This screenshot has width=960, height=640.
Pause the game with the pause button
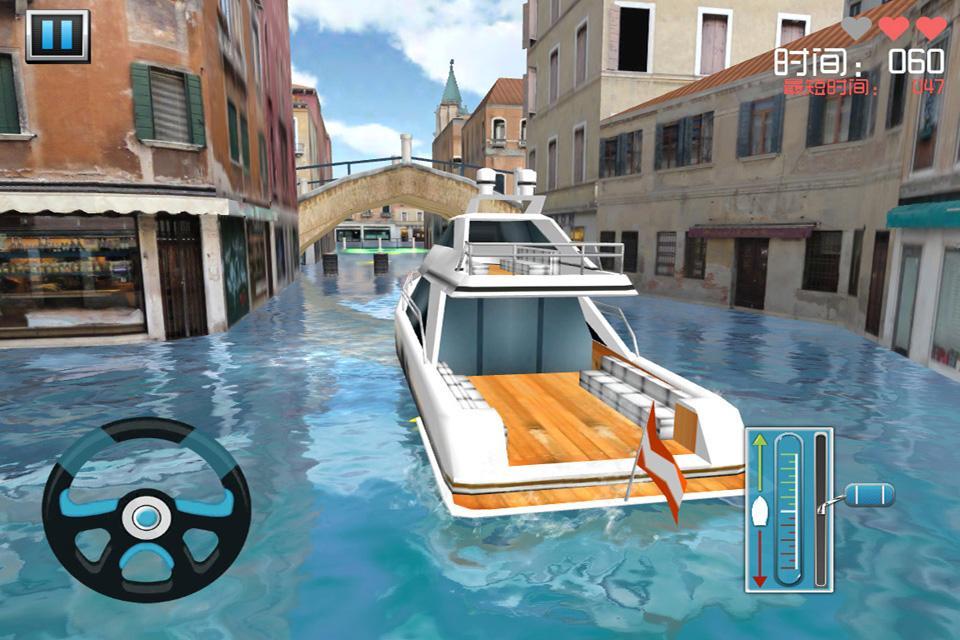coord(57,35)
